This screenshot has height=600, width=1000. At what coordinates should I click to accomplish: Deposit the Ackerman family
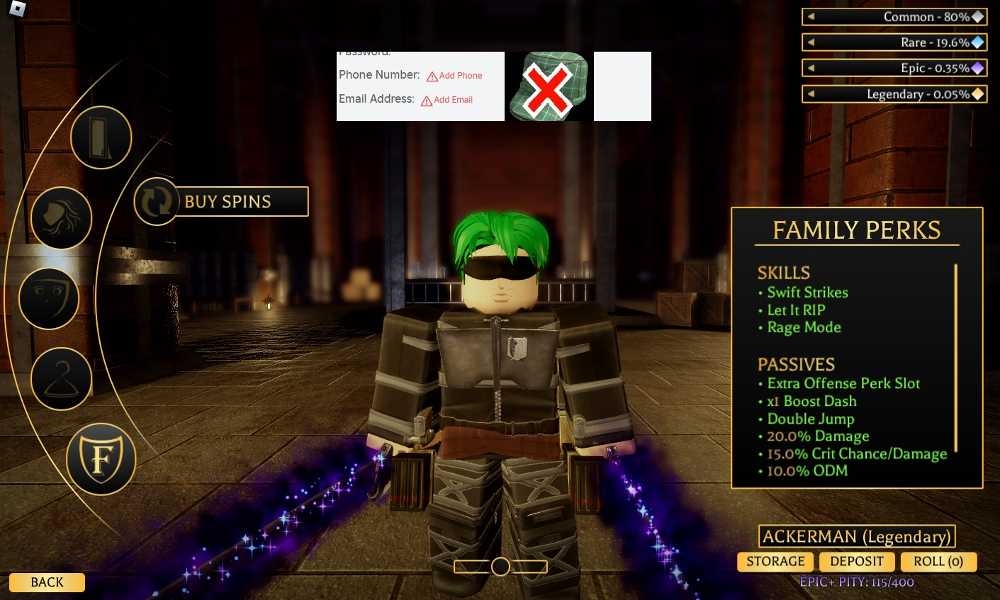[x=857, y=562]
